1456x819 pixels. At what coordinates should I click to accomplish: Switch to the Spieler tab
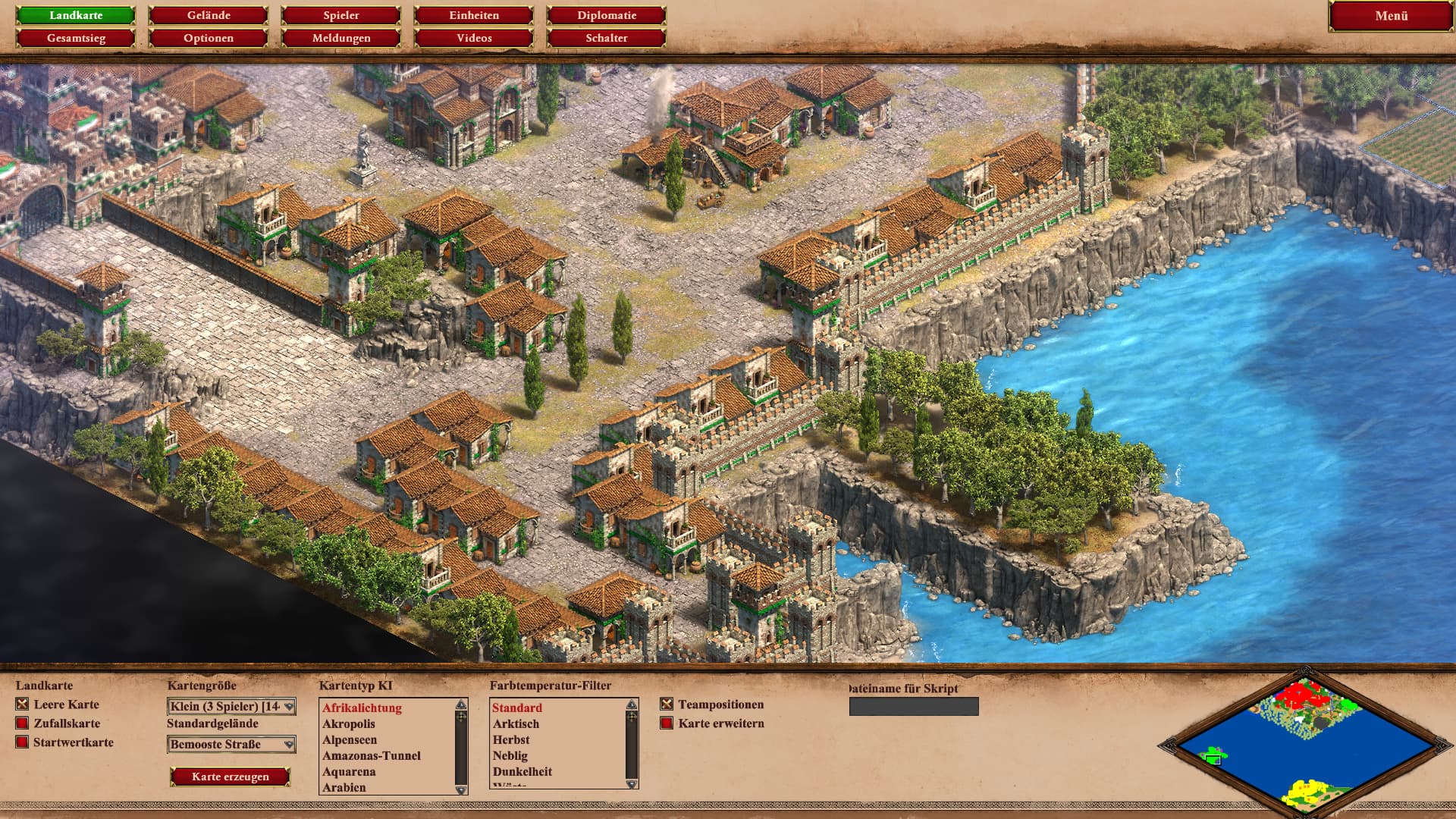pos(341,15)
